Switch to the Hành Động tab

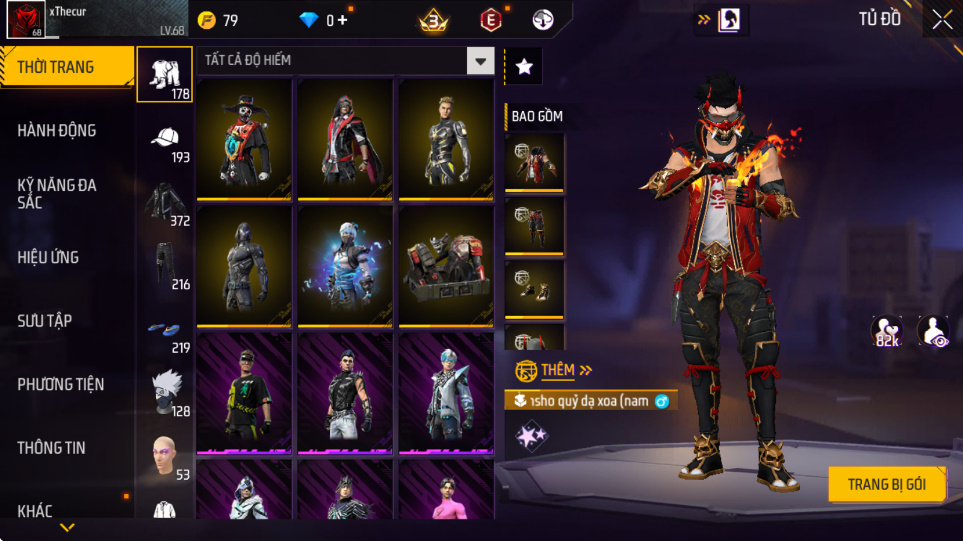tap(57, 130)
